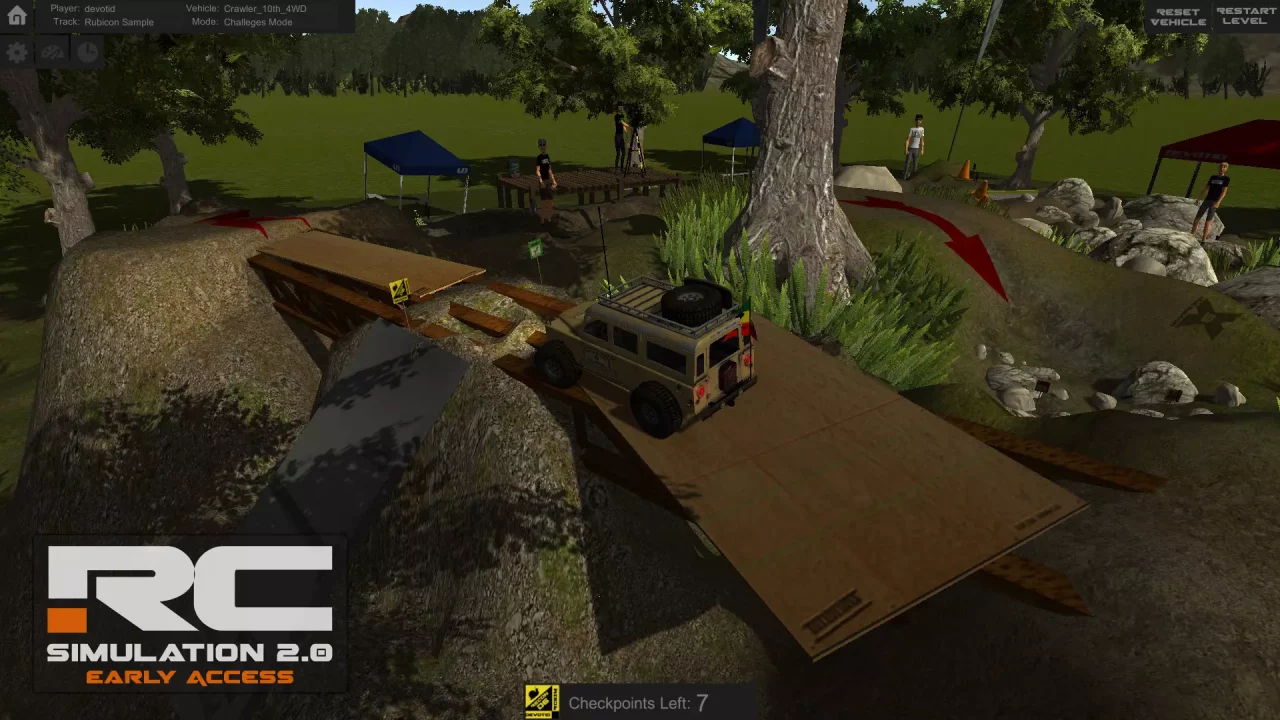Click the track name Rubicon Sample
The width and height of the screenshot is (1280, 720).
(x=119, y=21)
